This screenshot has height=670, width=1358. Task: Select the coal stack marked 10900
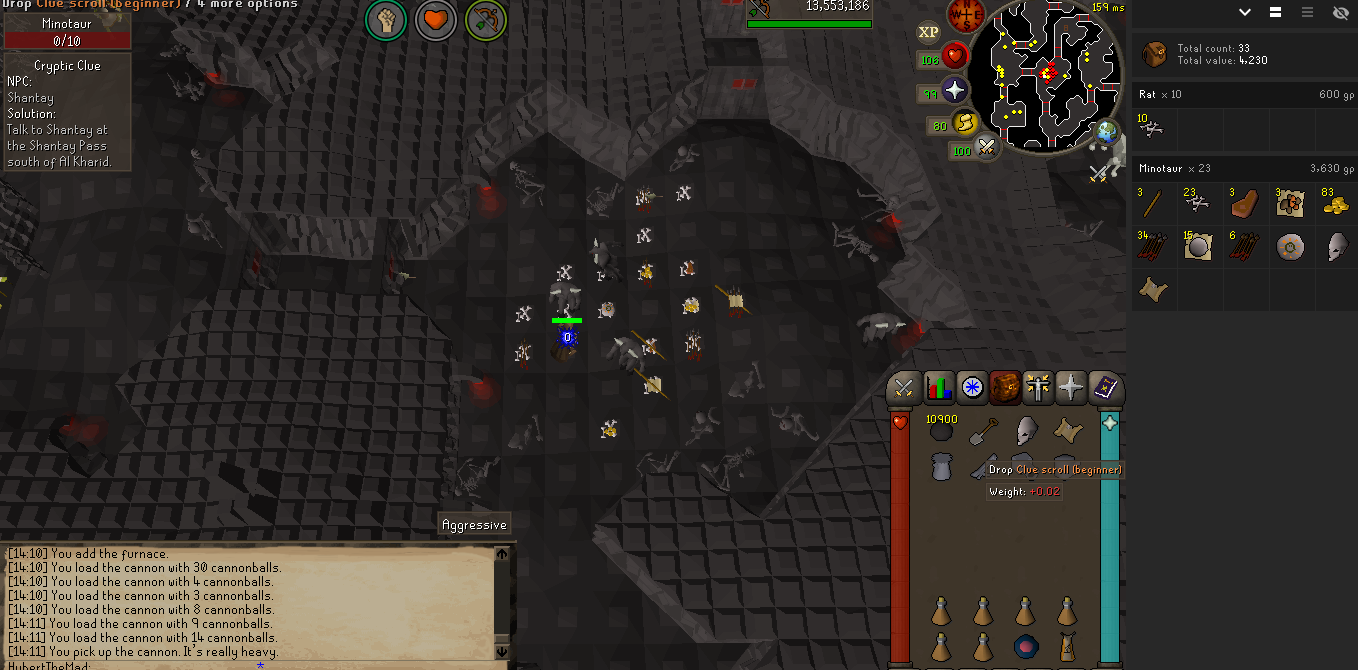[941, 432]
